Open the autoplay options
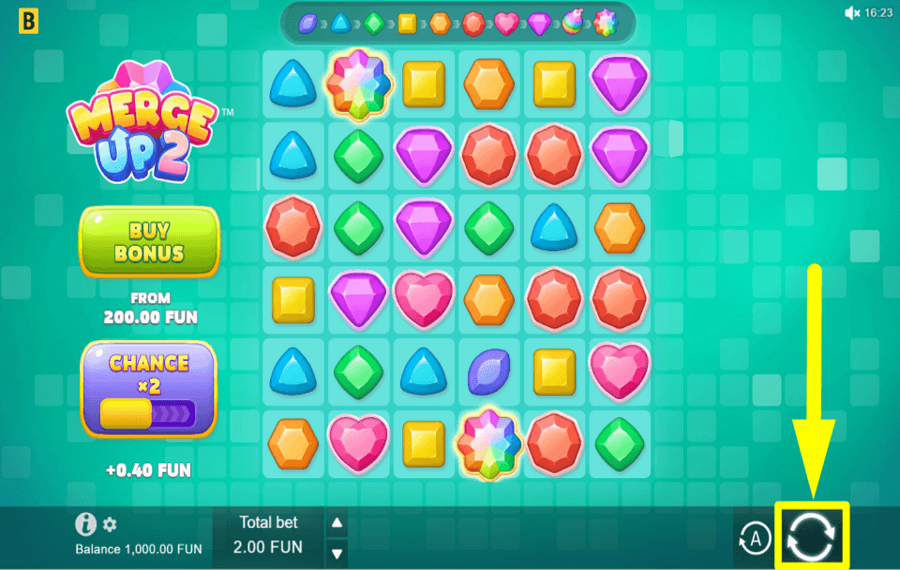This screenshot has width=900, height=570. coord(755,540)
